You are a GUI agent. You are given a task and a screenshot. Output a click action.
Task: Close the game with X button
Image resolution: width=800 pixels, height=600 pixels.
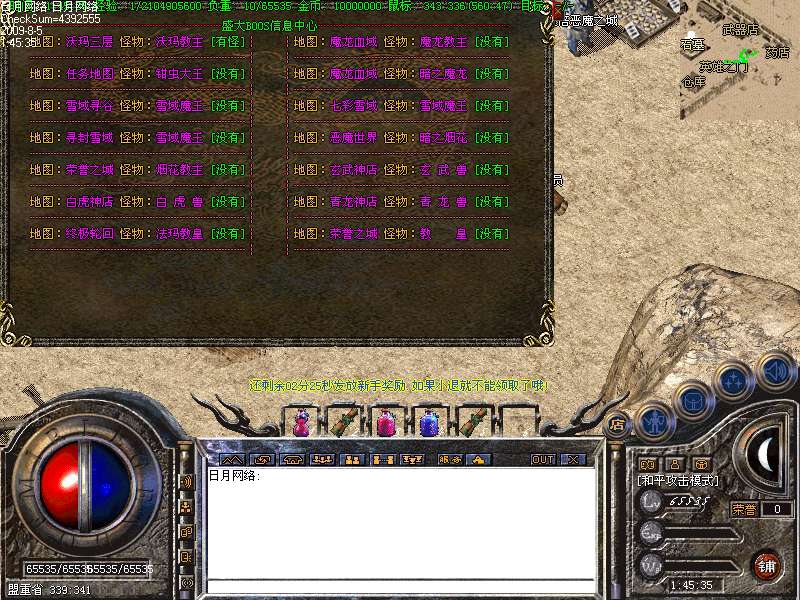(573, 459)
